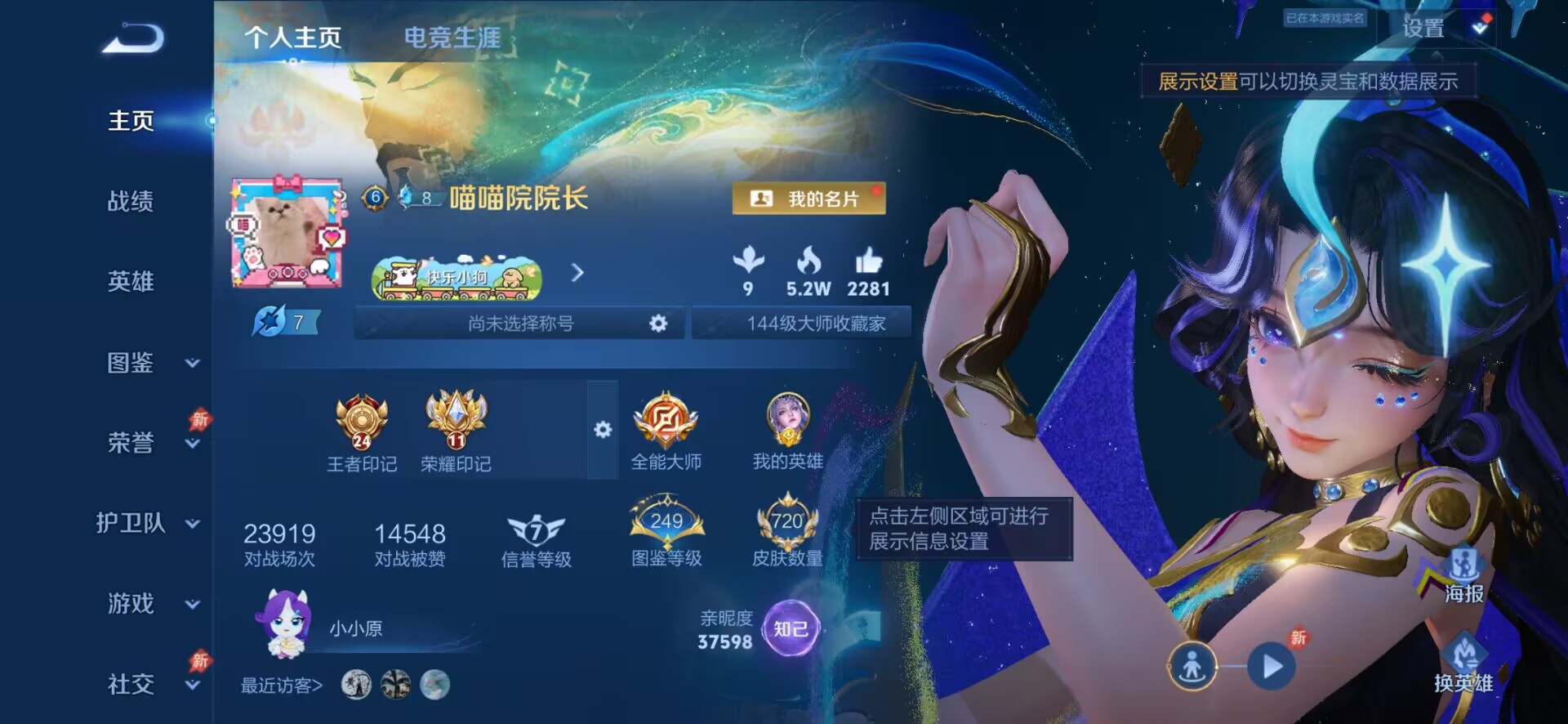The image size is (1568, 724).
Task: Click the gear beside the badge row
Action: pos(603,429)
